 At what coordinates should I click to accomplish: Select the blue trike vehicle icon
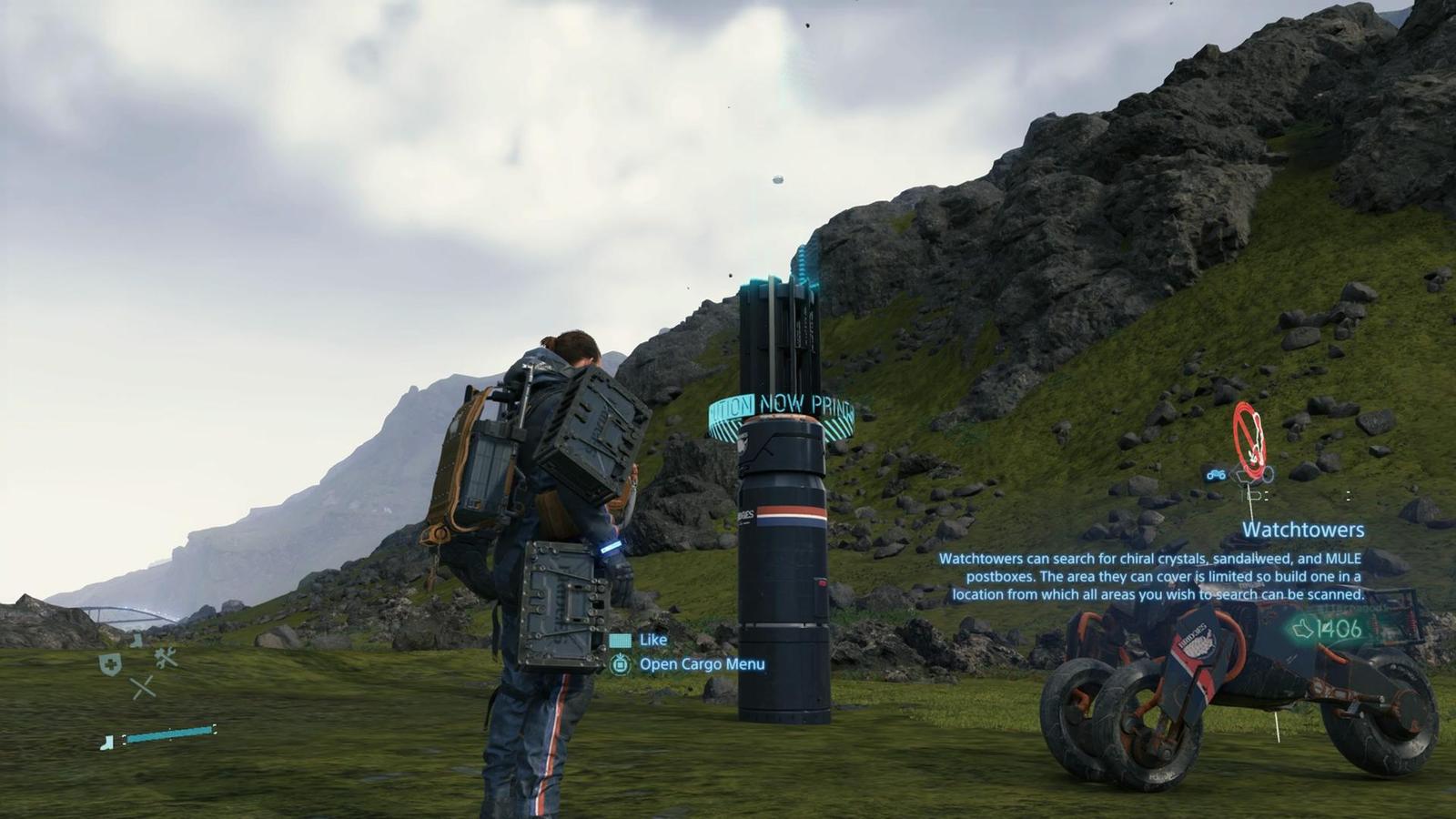(1216, 474)
